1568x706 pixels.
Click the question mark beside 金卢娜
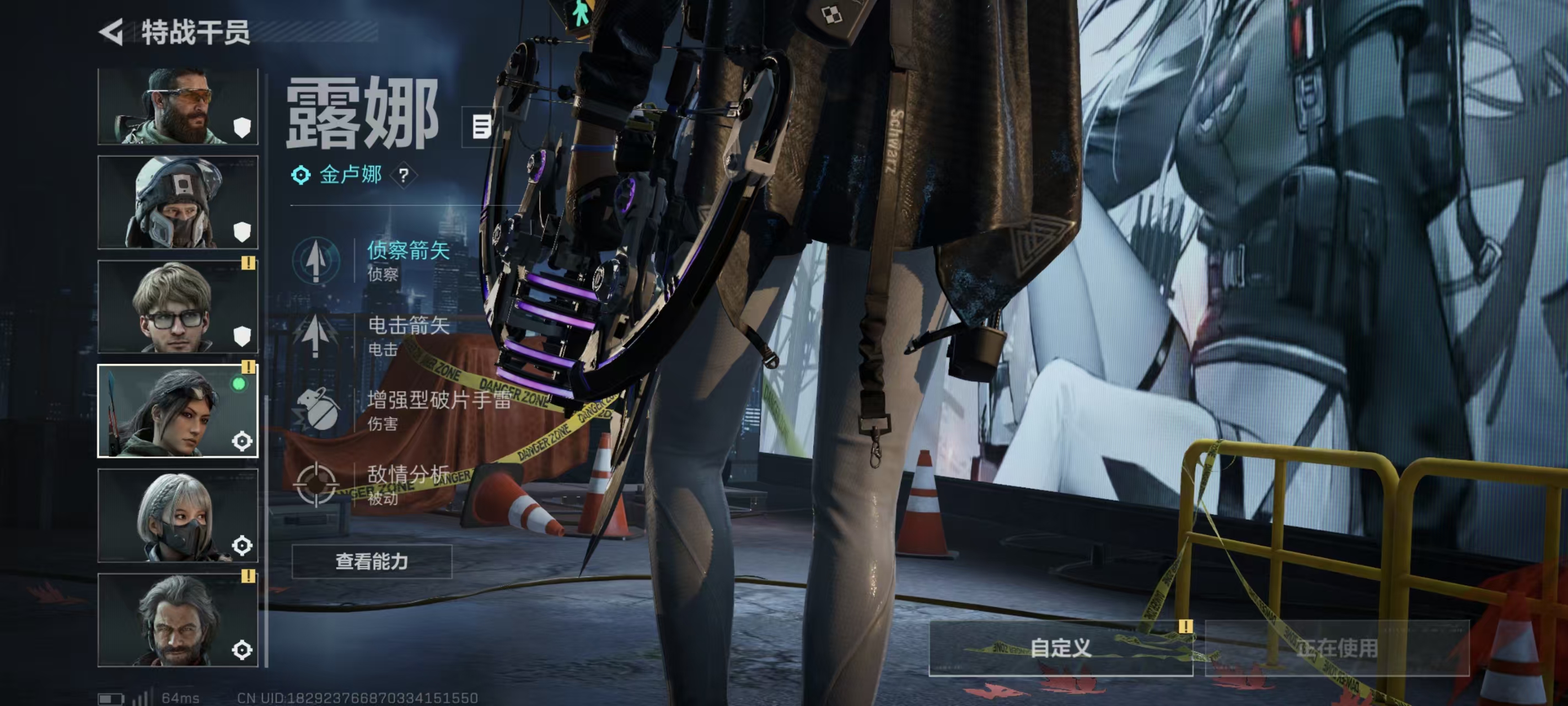(x=404, y=176)
